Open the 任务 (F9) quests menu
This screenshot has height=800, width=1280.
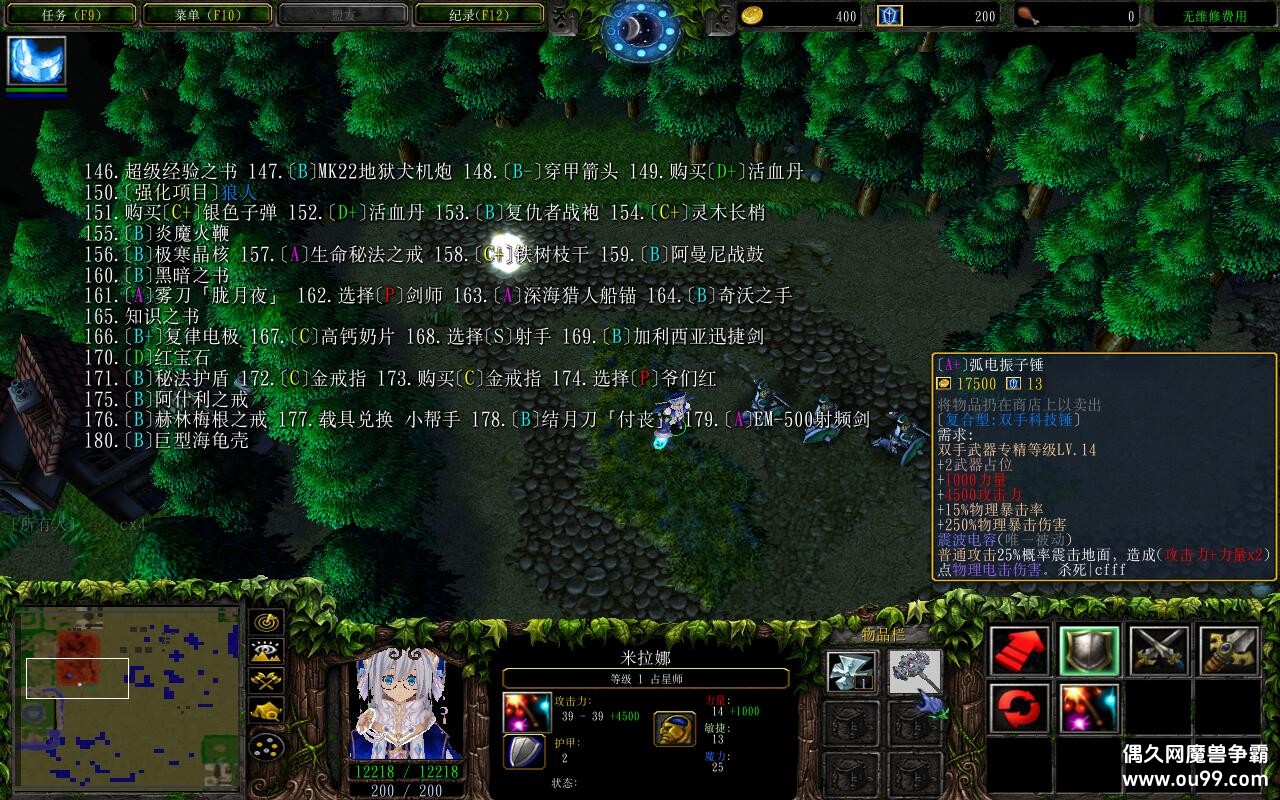(69, 15)
